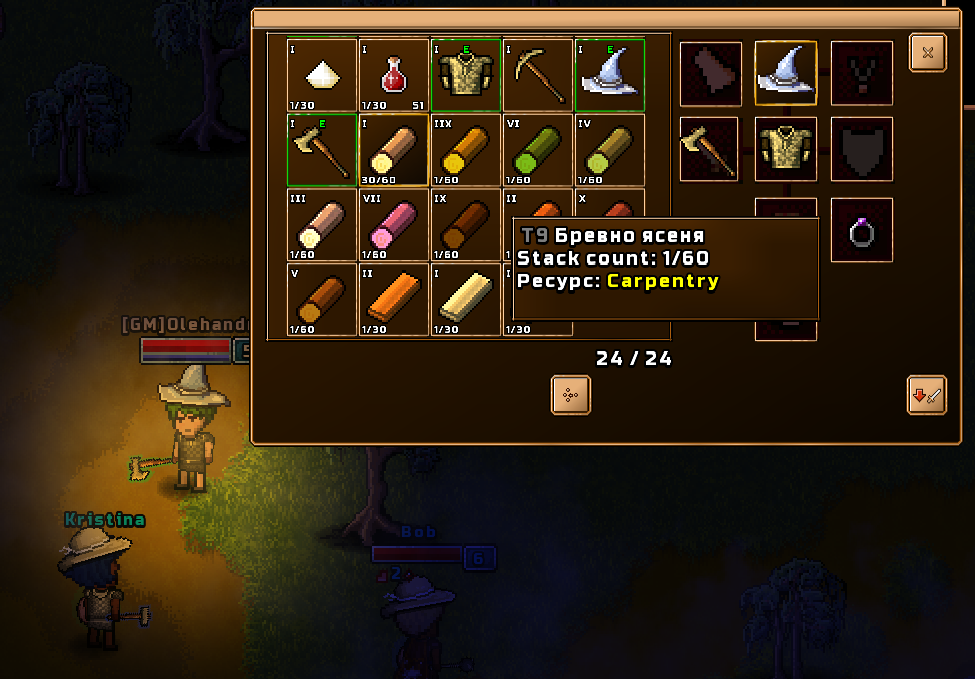Choose the olive tier IV log
This screenshot has height=679, width=975.
[x=610, y=150]
